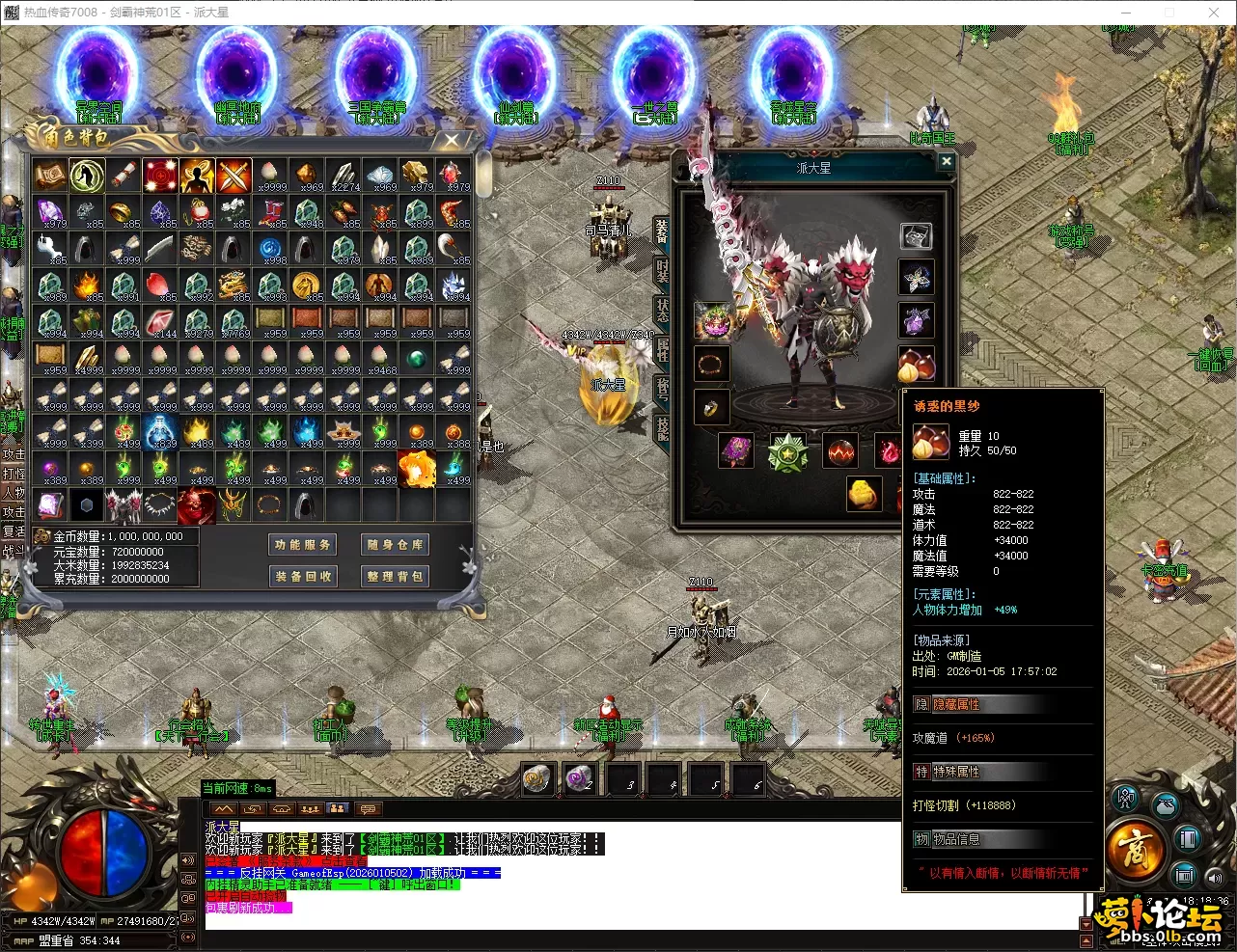Switch to the 时装 fashion tab
This screenshot has width=1237, height=952.
click(662, 269)
